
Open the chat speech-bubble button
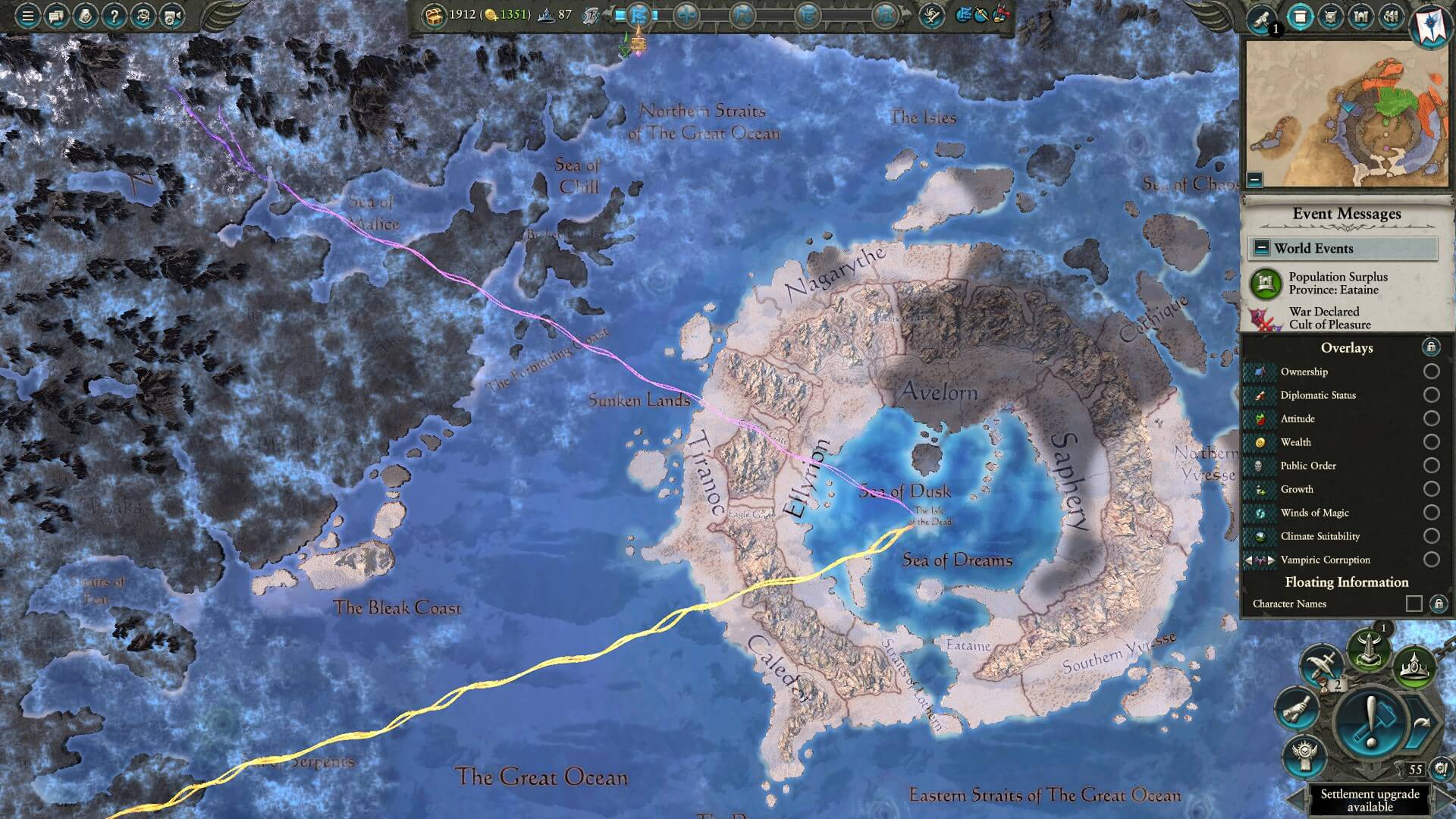(56, 16)
